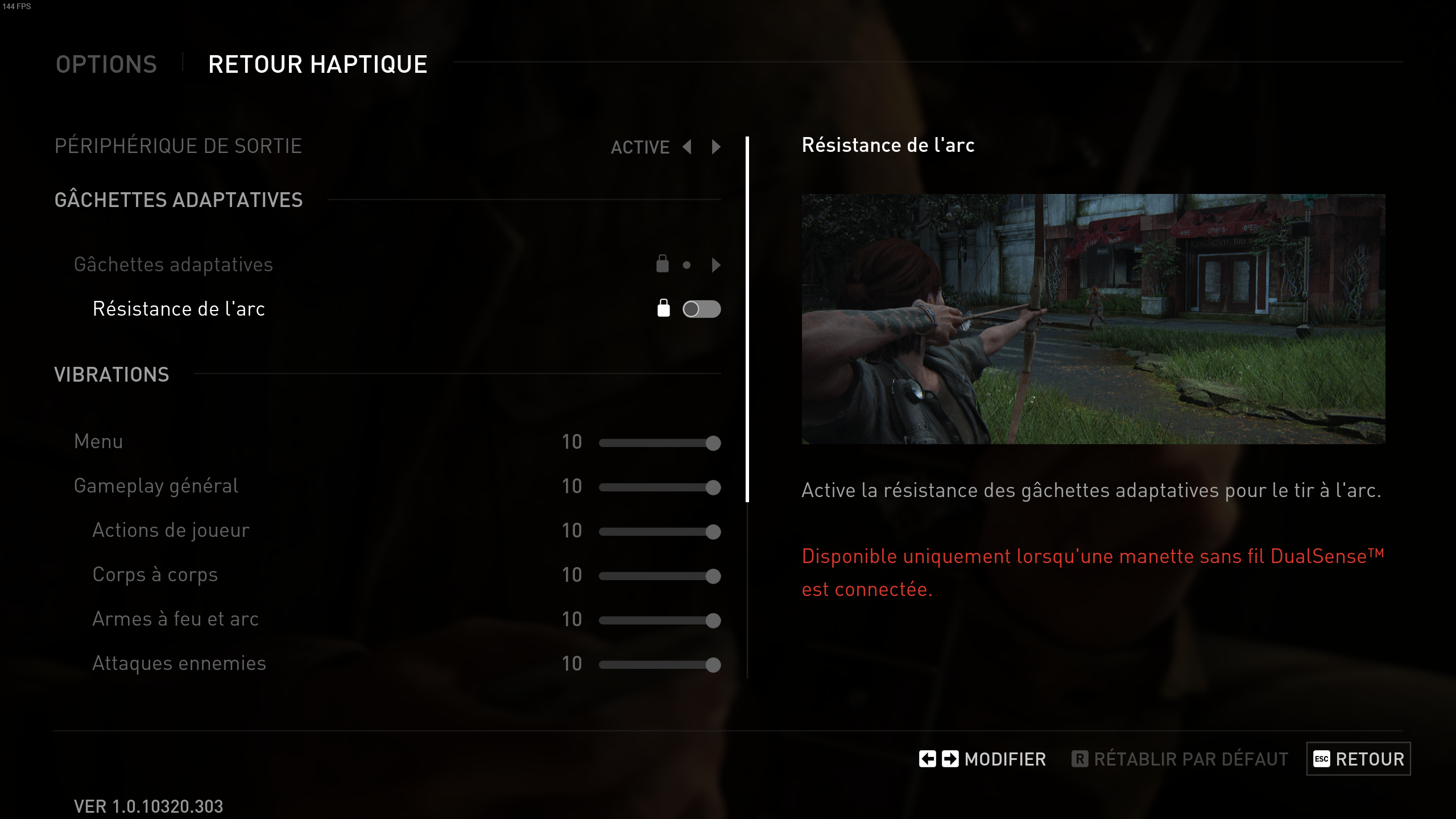This screenshot has width=1456, height=819.
Task: Adjust the Menu vibration slider
Action: (x=660, y=442)
